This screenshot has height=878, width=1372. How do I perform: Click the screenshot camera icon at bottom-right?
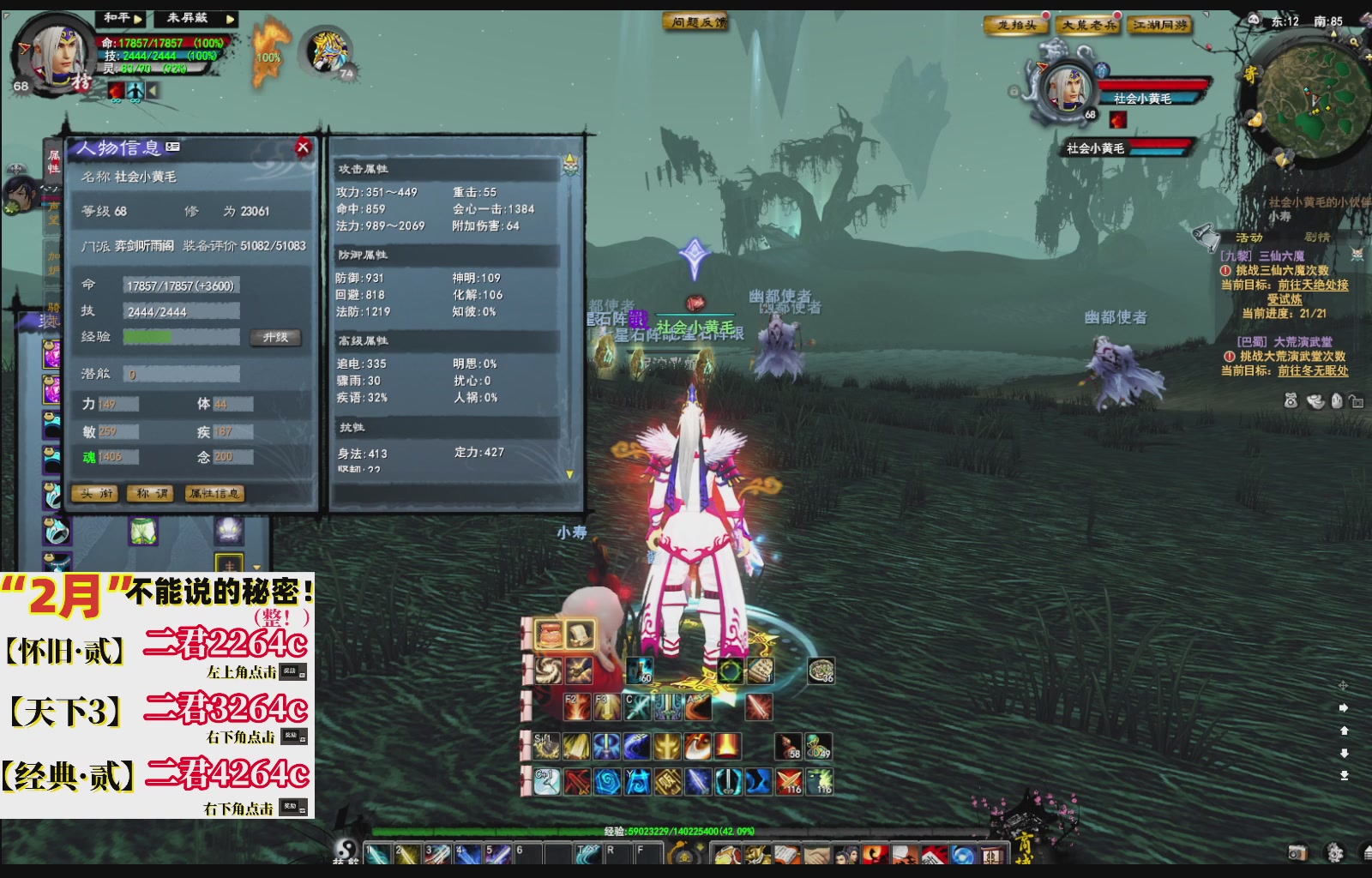click(x=1297, y=854)
